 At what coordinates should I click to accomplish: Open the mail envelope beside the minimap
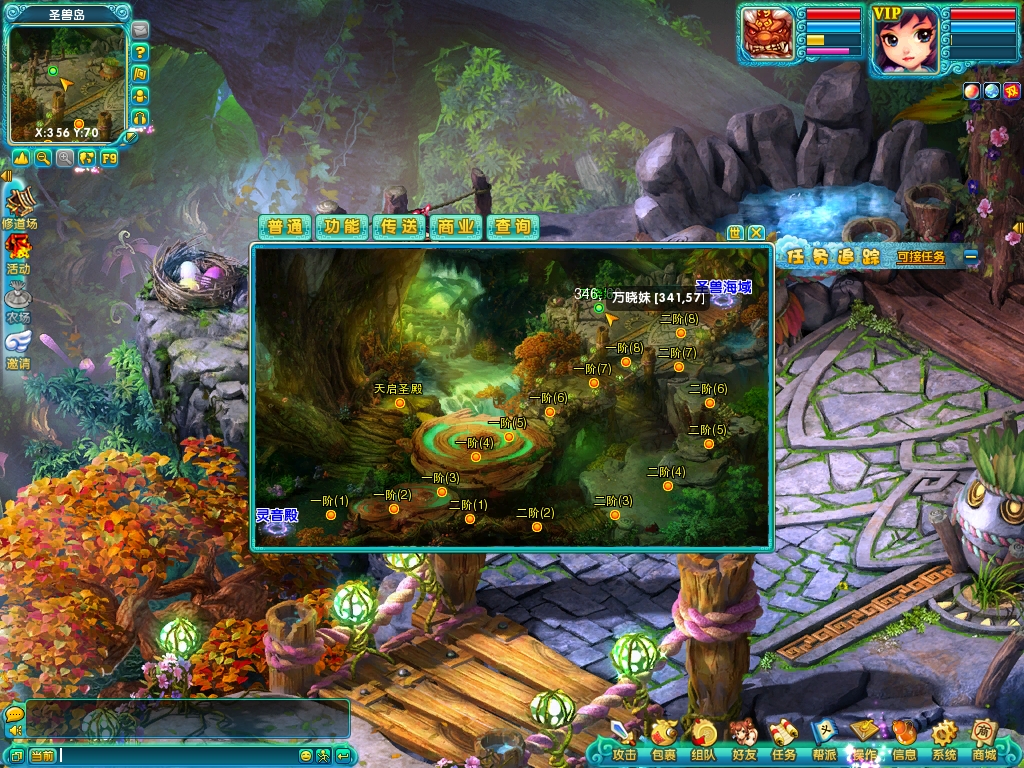[140, 30]
